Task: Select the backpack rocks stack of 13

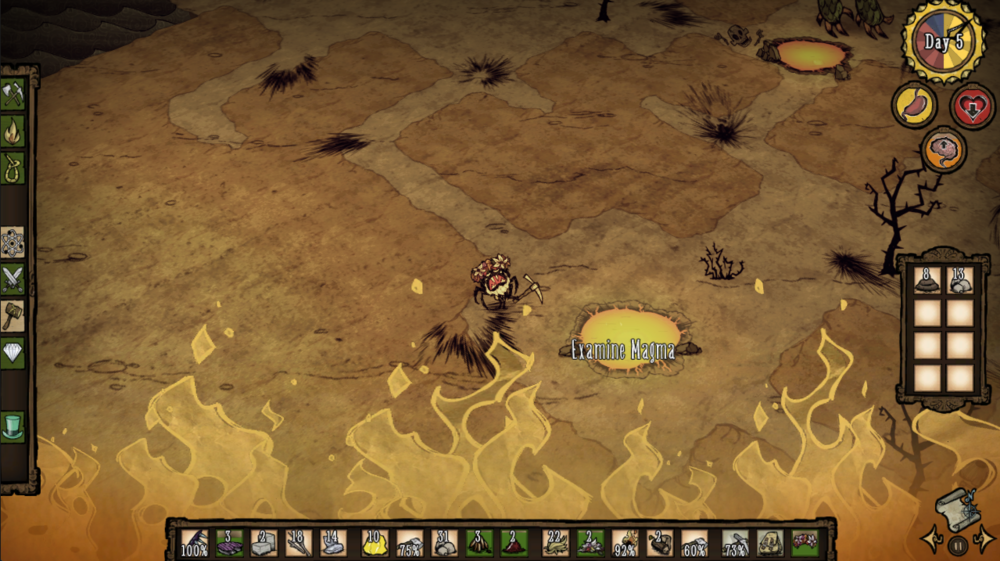Action: [x=961, y=281]
